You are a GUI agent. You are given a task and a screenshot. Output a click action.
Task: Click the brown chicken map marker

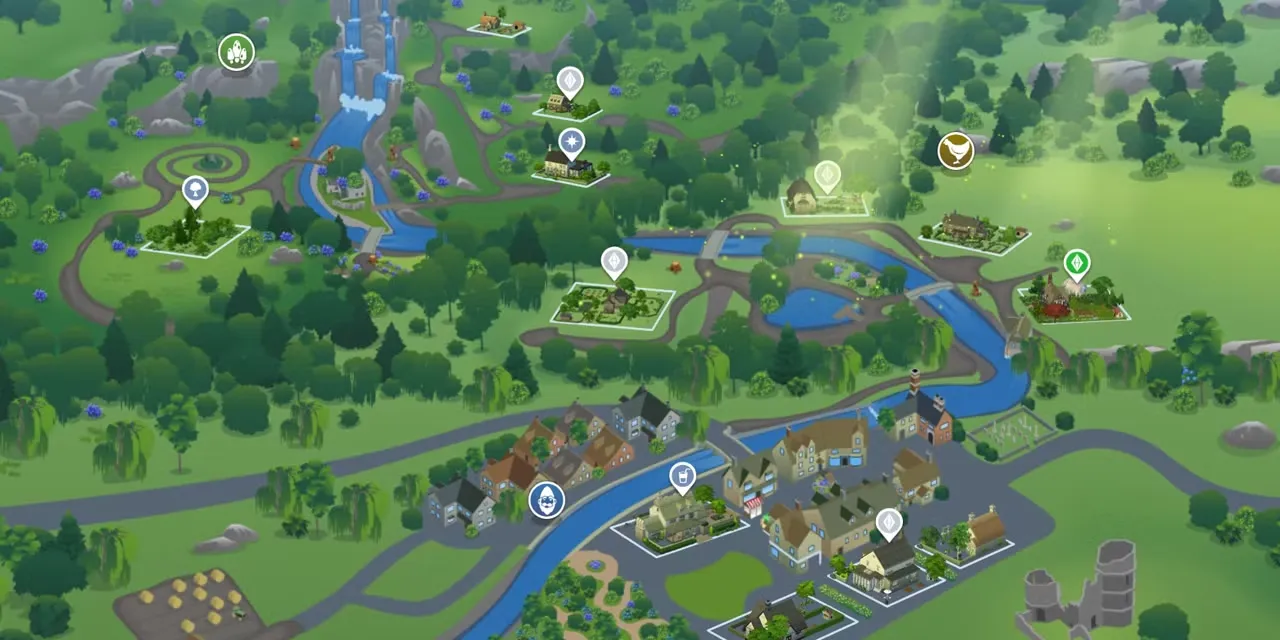[x=956, y=151]
